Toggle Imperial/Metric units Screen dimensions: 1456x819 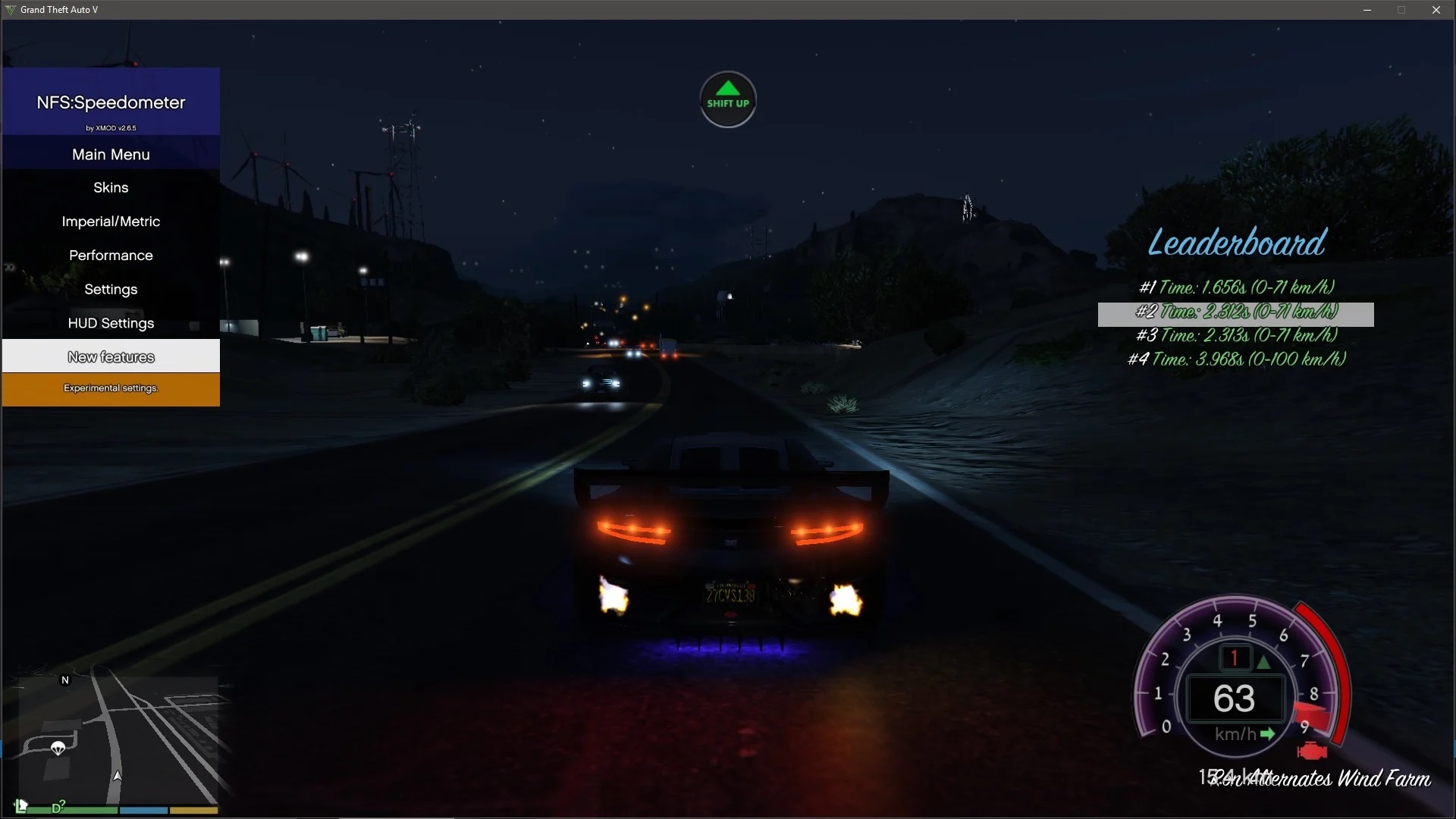(x=110, y=221)
